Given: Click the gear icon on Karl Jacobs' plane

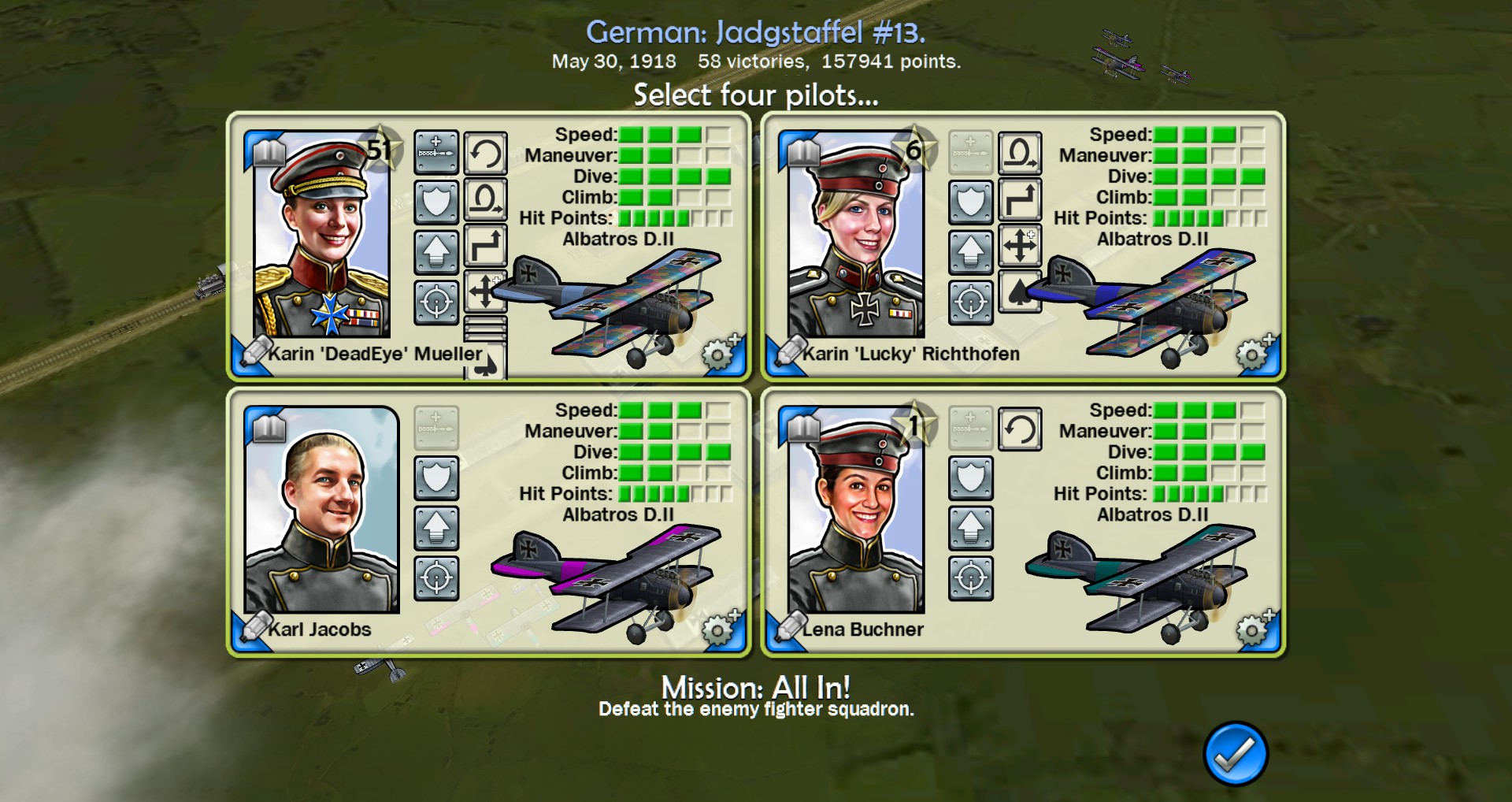Looking at the screenshot, I should tap(720, 629).
